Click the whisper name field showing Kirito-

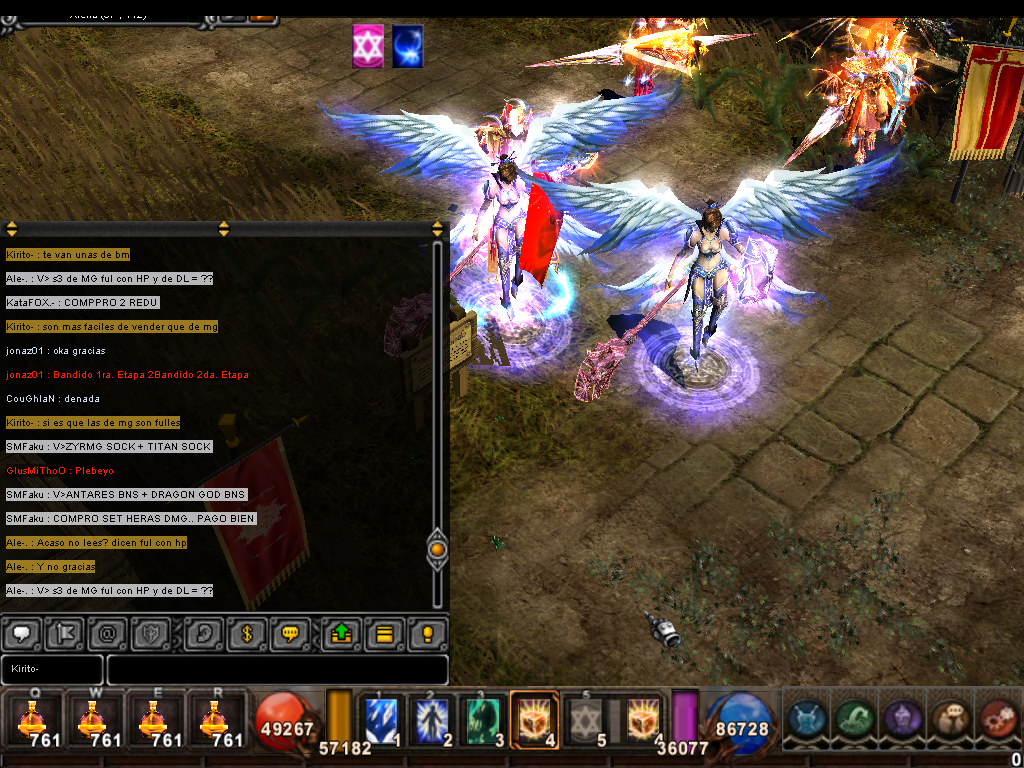[x=52, y=669]
